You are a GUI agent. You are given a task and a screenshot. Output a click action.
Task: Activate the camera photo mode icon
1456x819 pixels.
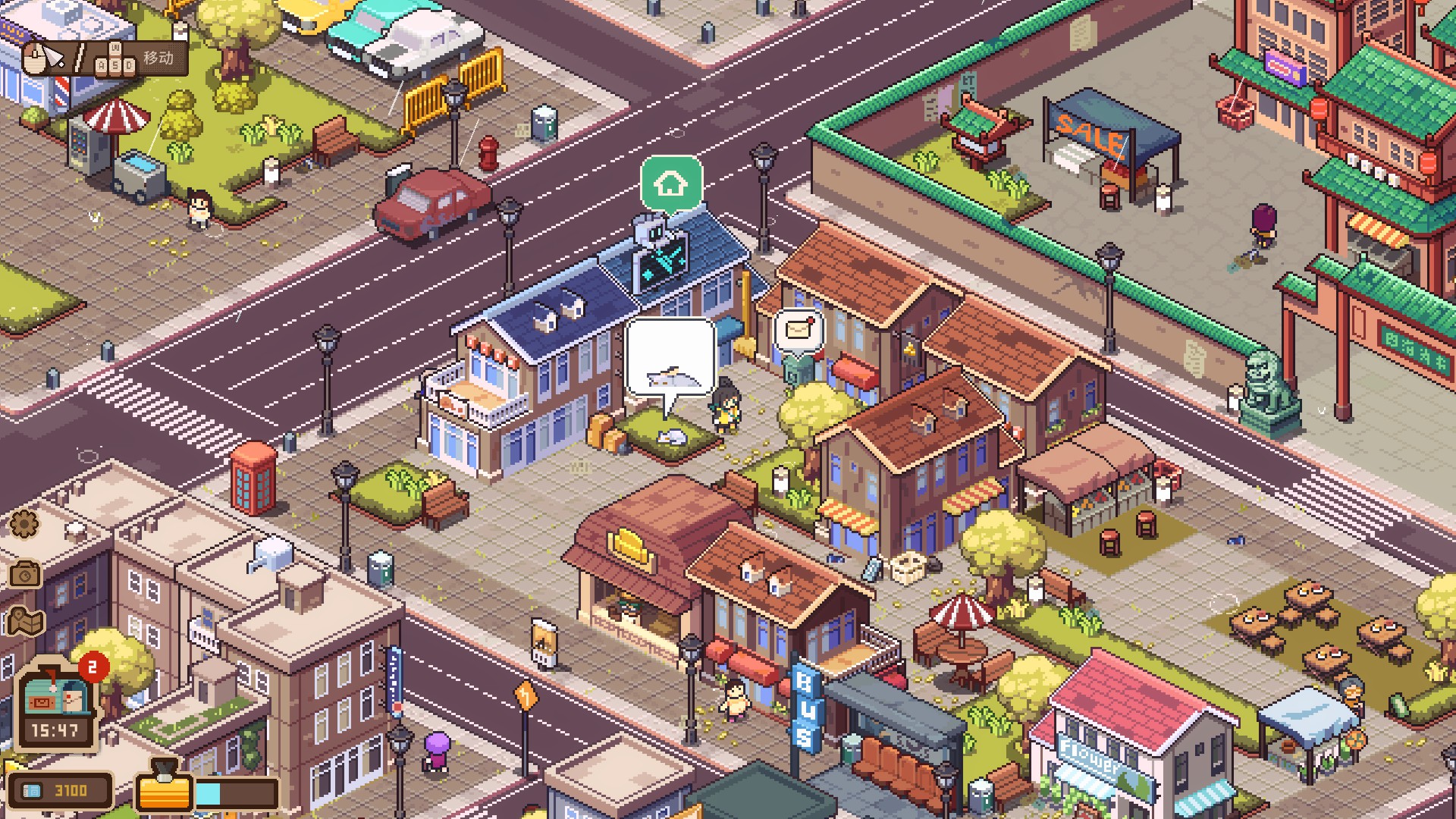click(x=25, y=574)
